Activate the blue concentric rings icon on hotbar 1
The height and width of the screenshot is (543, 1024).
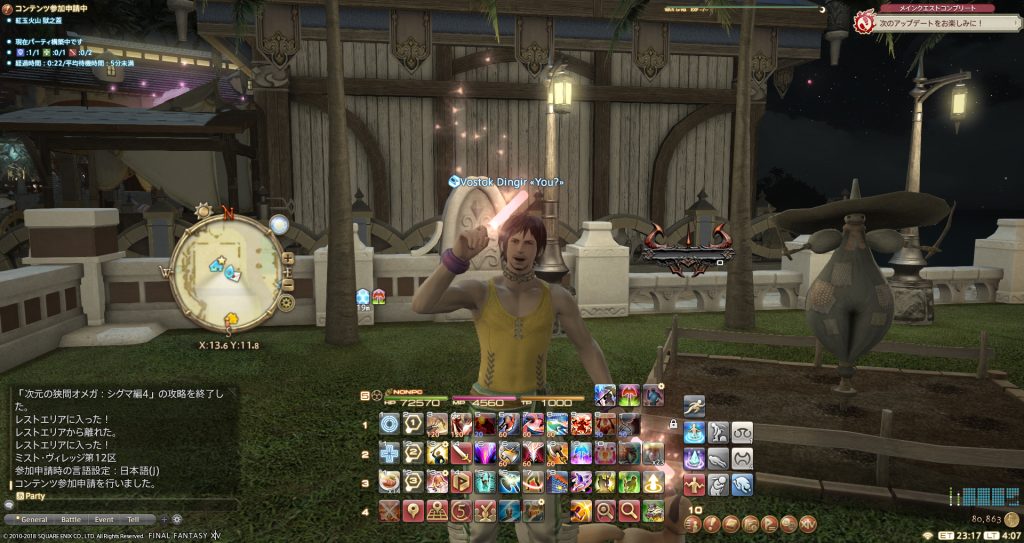point(389,424)
